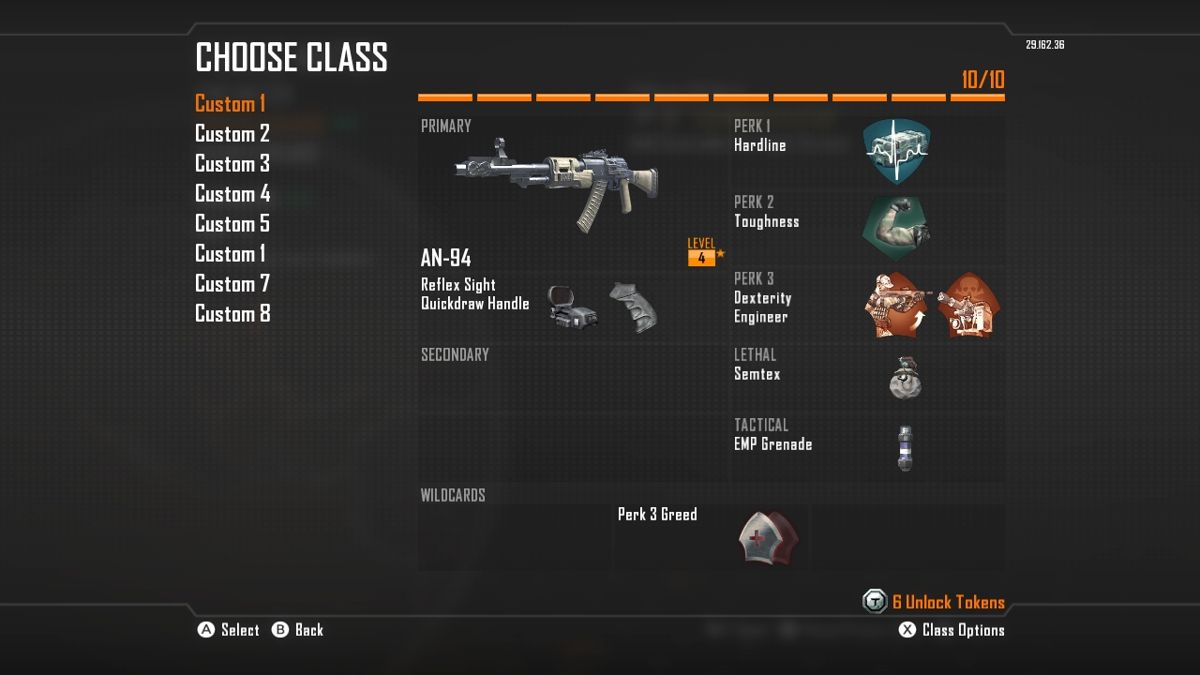Click the EMP Grenade tactical icon
Screen dimensions: 1200x675
coord(905,447)
